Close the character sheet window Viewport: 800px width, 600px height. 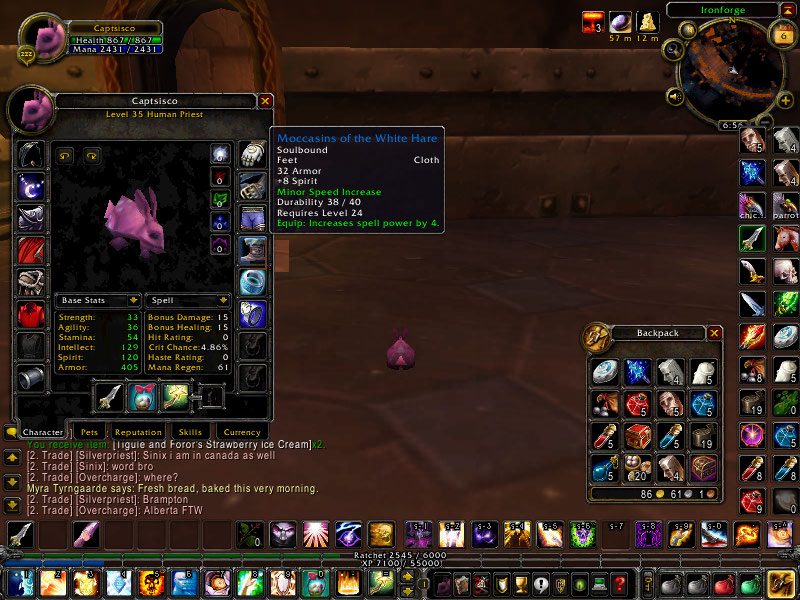265,101
